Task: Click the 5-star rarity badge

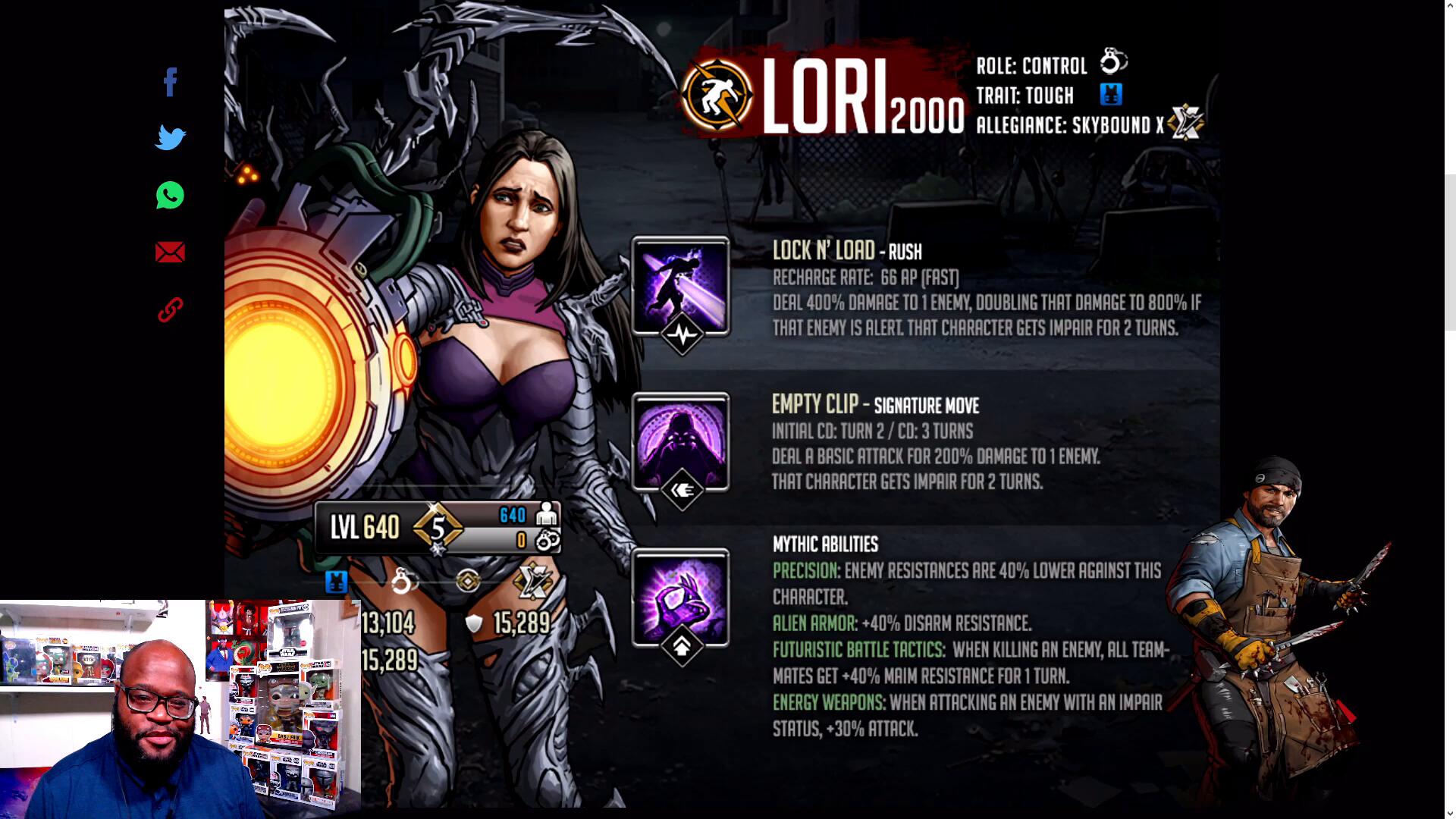Action: pyautogui.click(x=438, y=527)
